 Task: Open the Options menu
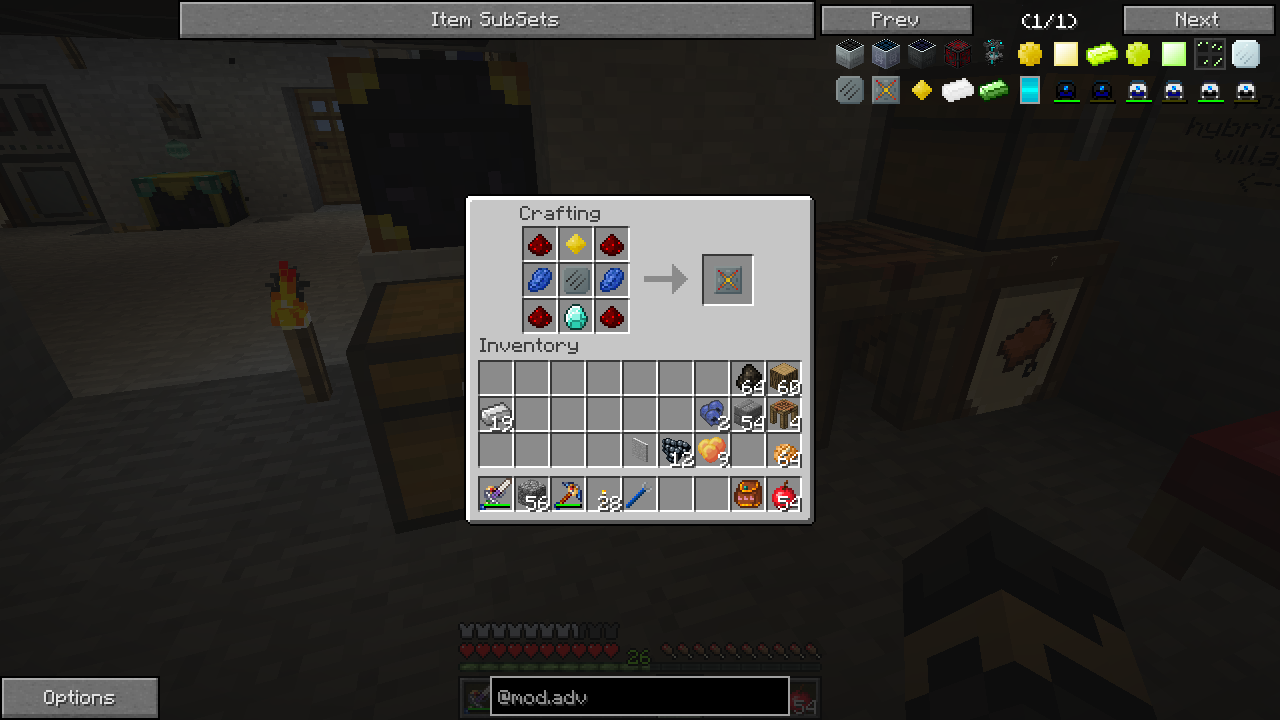coord(79,698)
